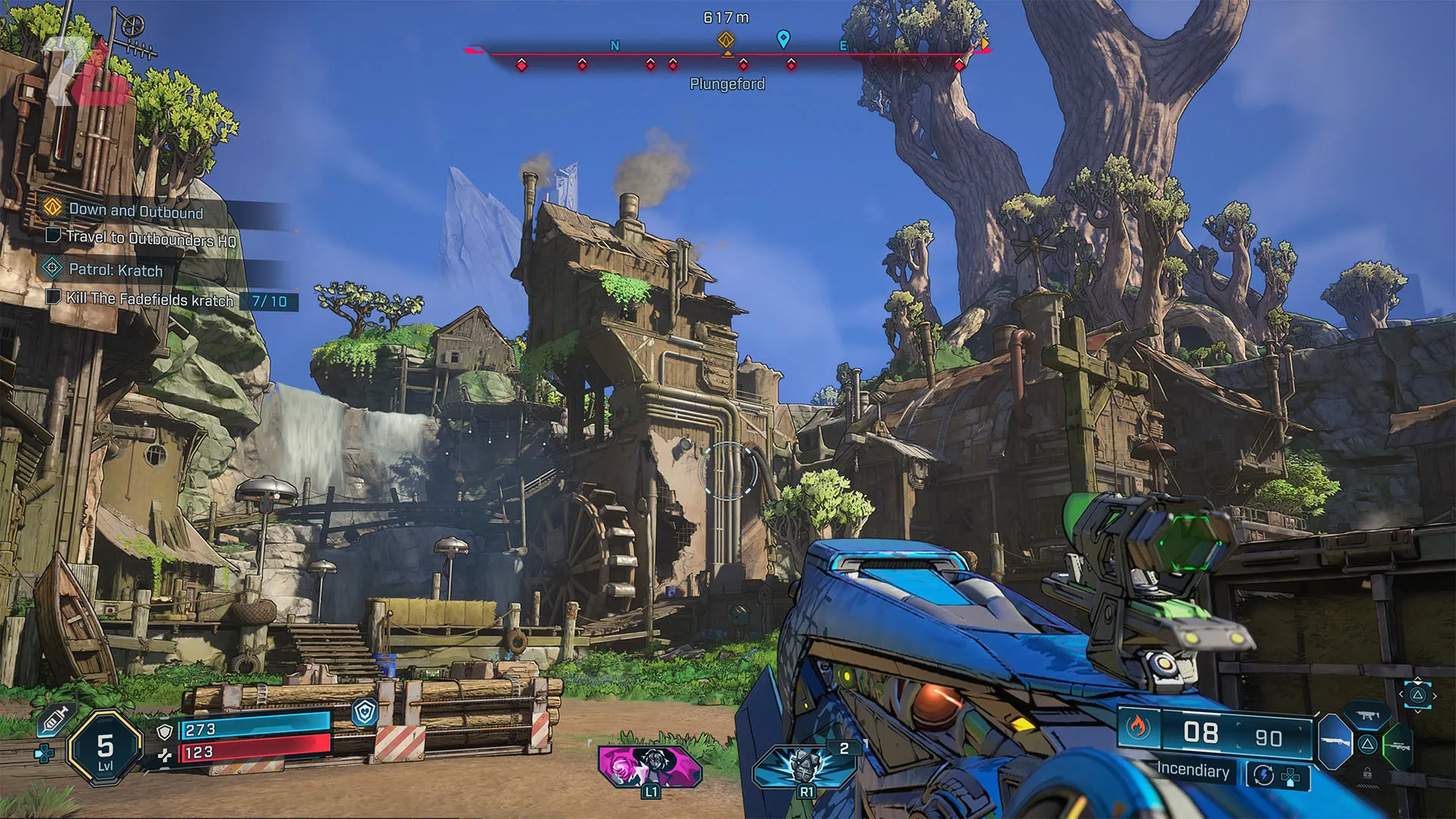Viewport: 1456px width, 819px height.
Task: Click the orange quest marker on the compass
Action: [x=726, y=39]
